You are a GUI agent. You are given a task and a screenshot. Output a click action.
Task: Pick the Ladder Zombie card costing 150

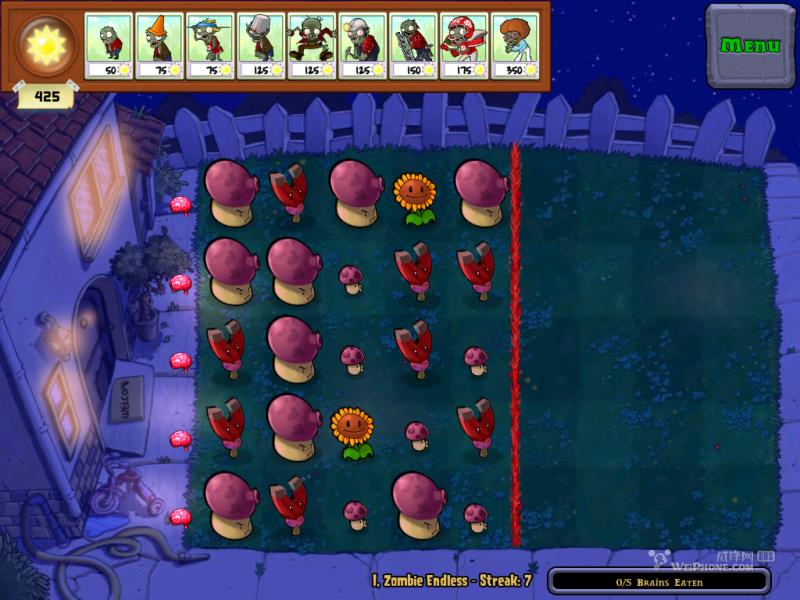point(413,45)
